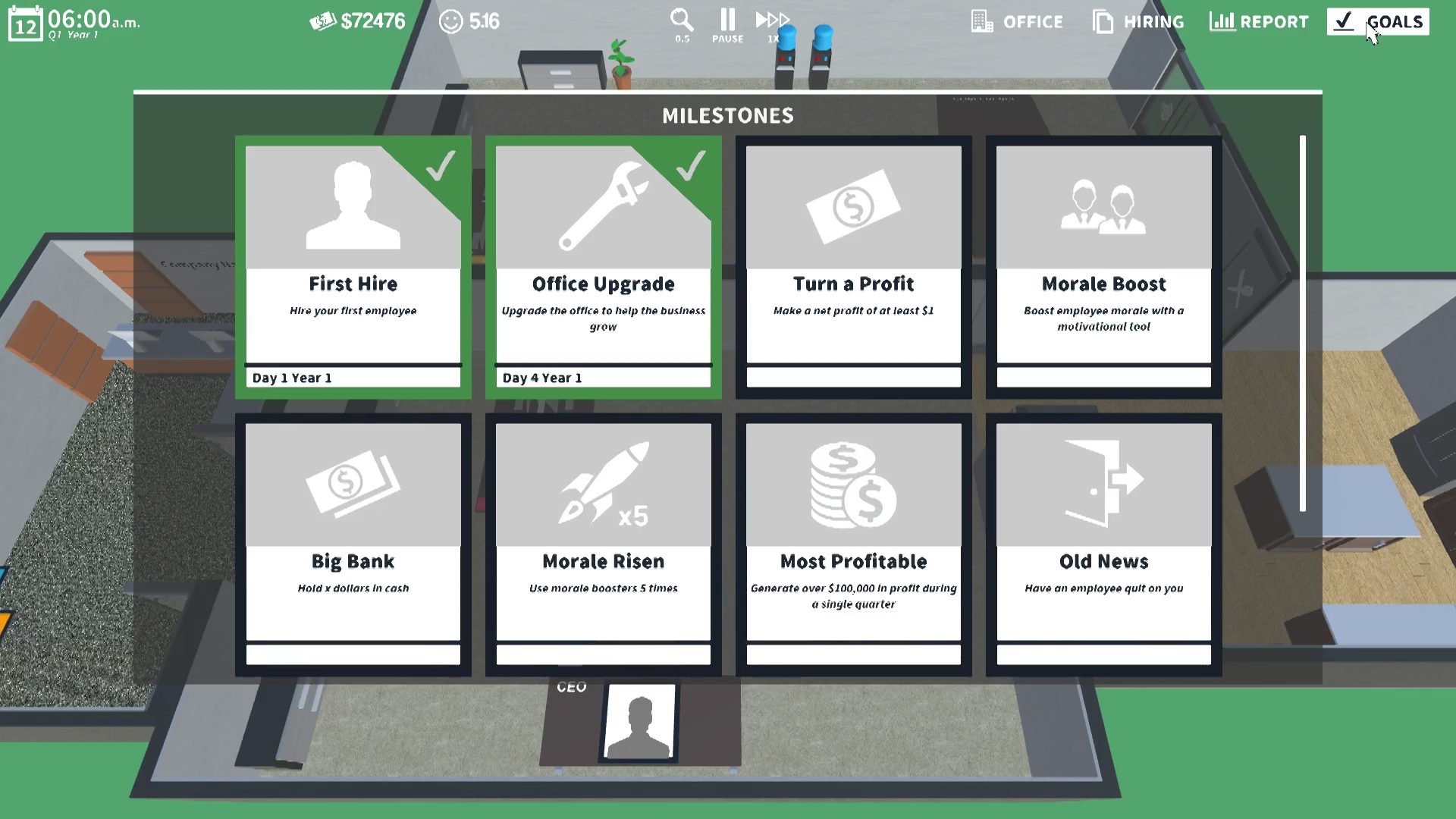Open the Morale Boost milestone
This screenshot has height=819, width=1456.
click(x=1103, y=265)
